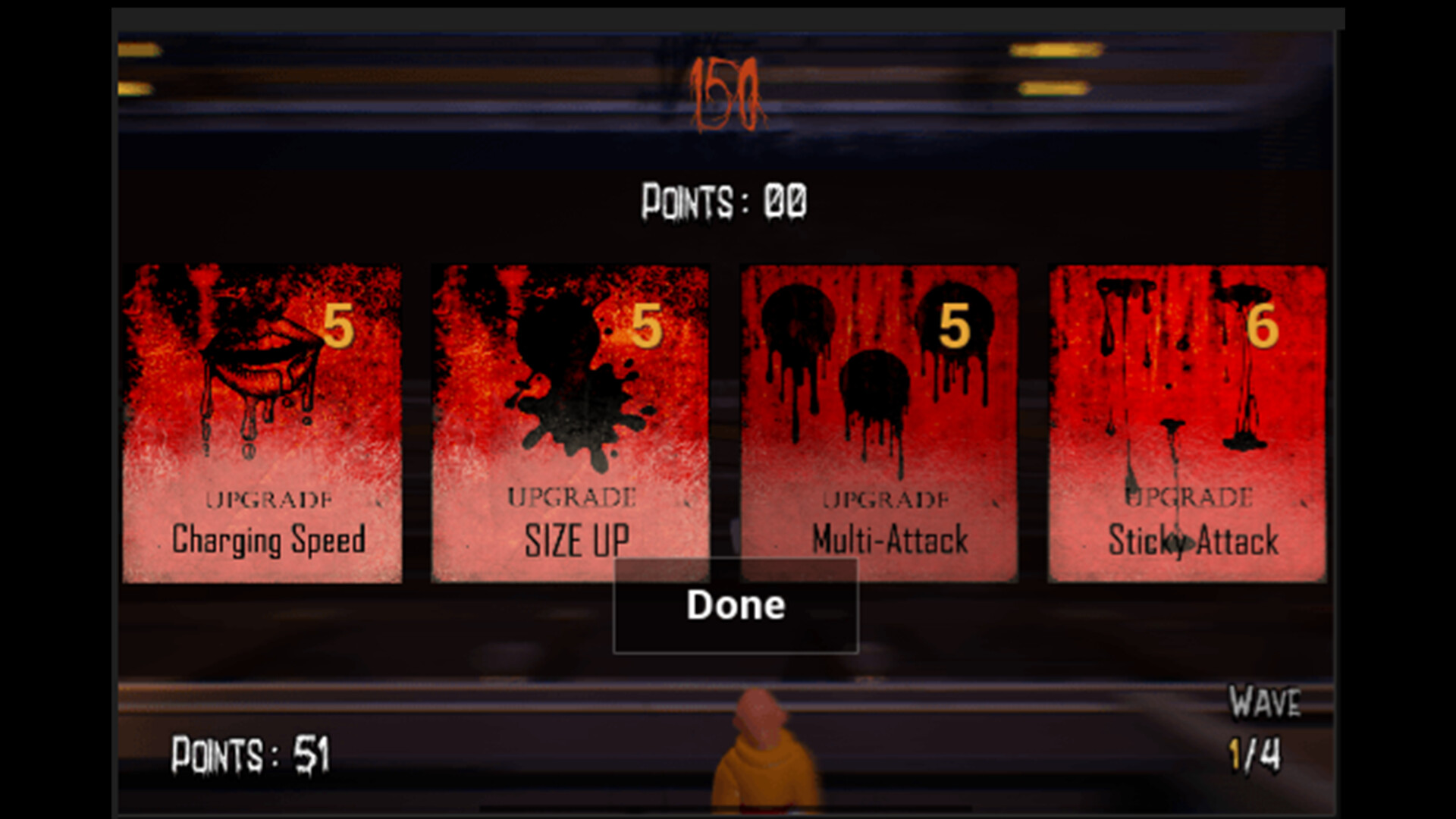This screenshot has width=1456, height=819.
Task: Select the Charging Speed upgrade card
Action: 264,421
